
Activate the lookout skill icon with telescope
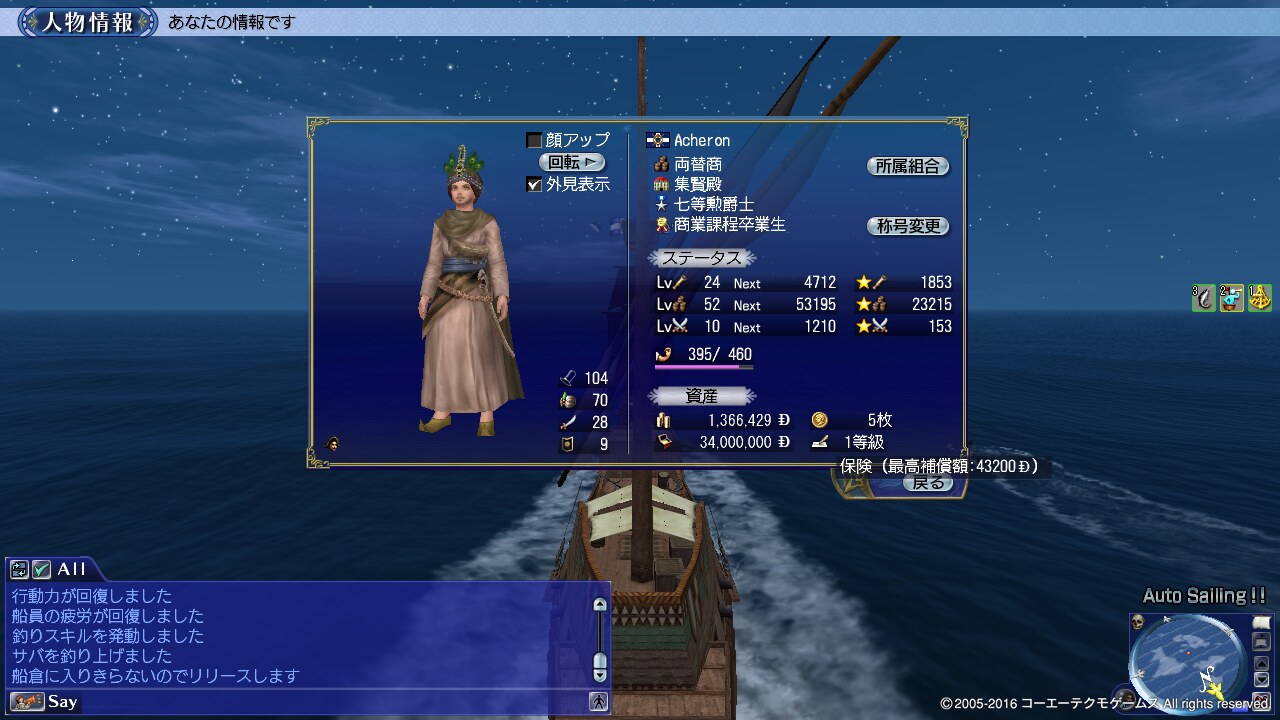pyautogui.click(x=1231, y=297)
